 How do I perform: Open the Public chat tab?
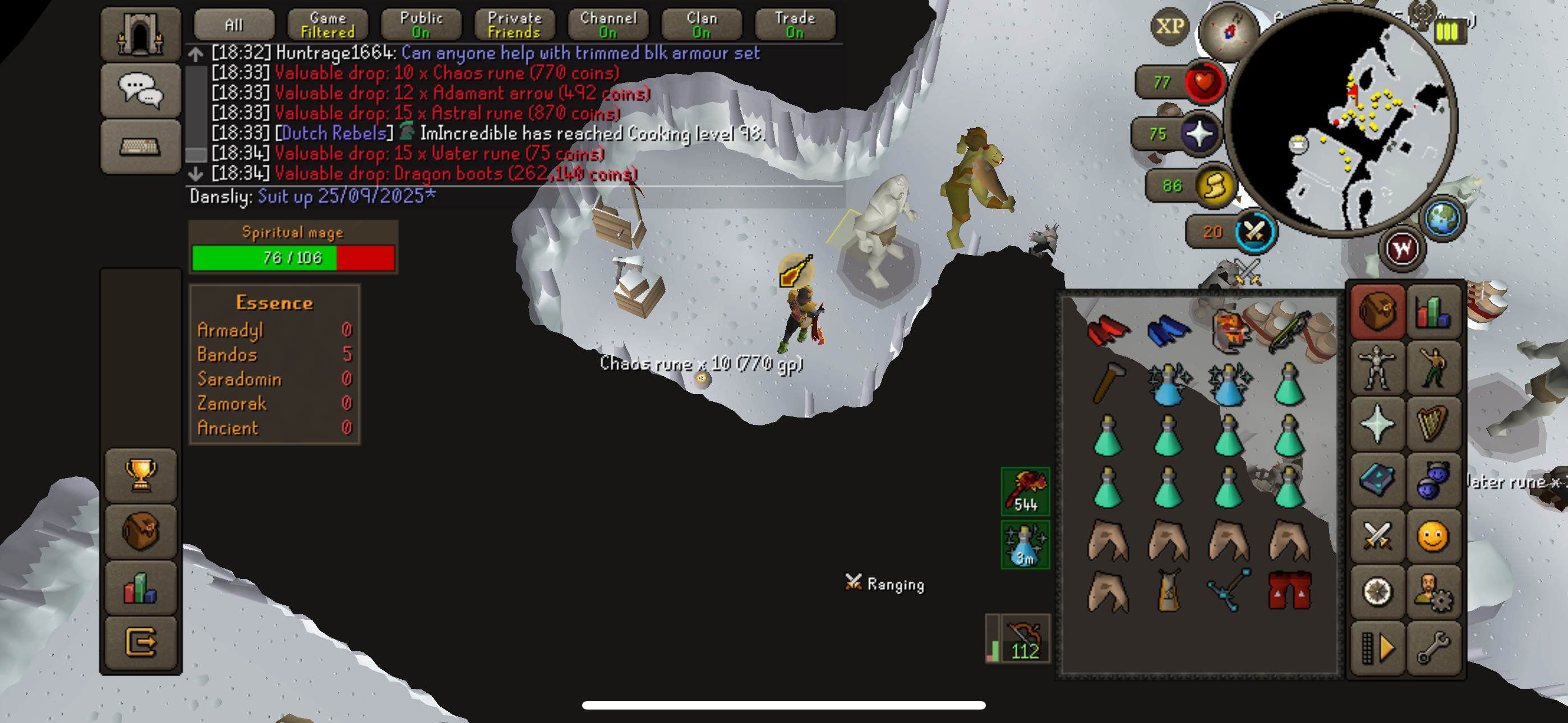tap(421, 25)
